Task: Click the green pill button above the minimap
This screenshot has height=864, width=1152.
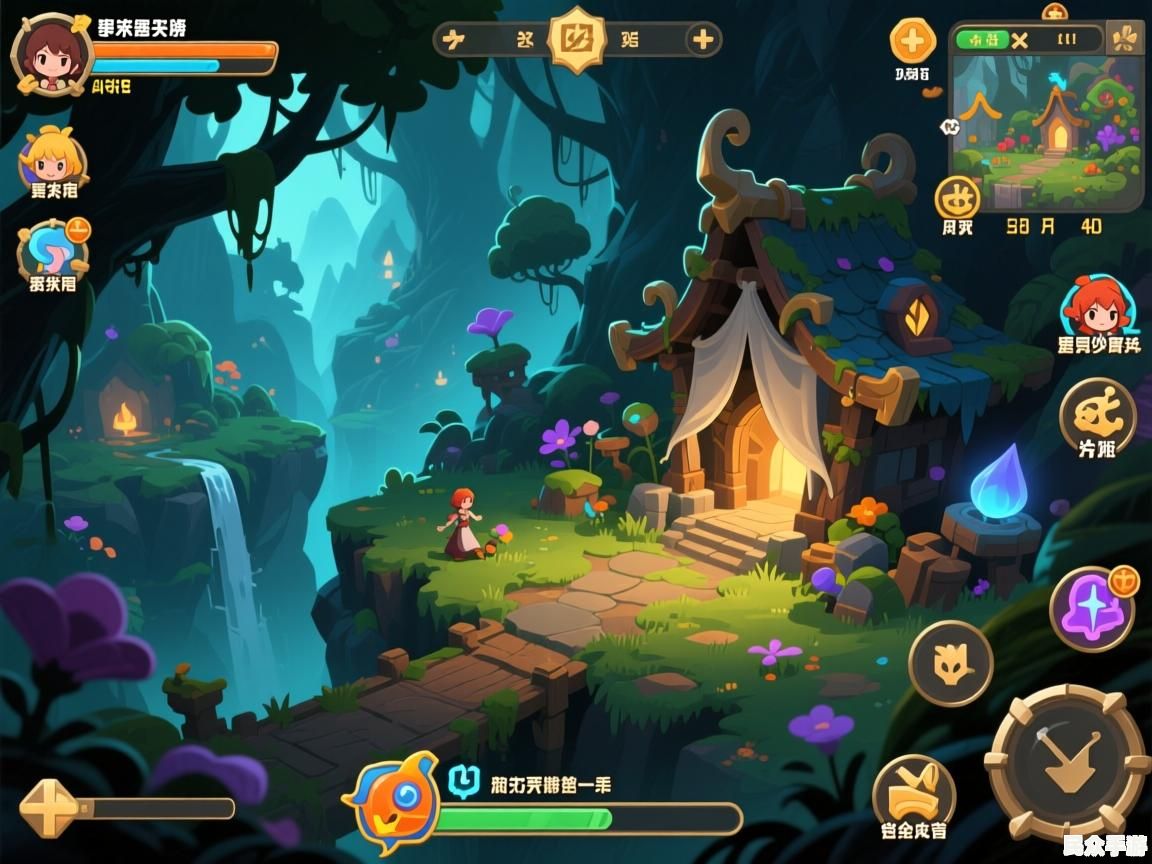Action: pos(982,40)
